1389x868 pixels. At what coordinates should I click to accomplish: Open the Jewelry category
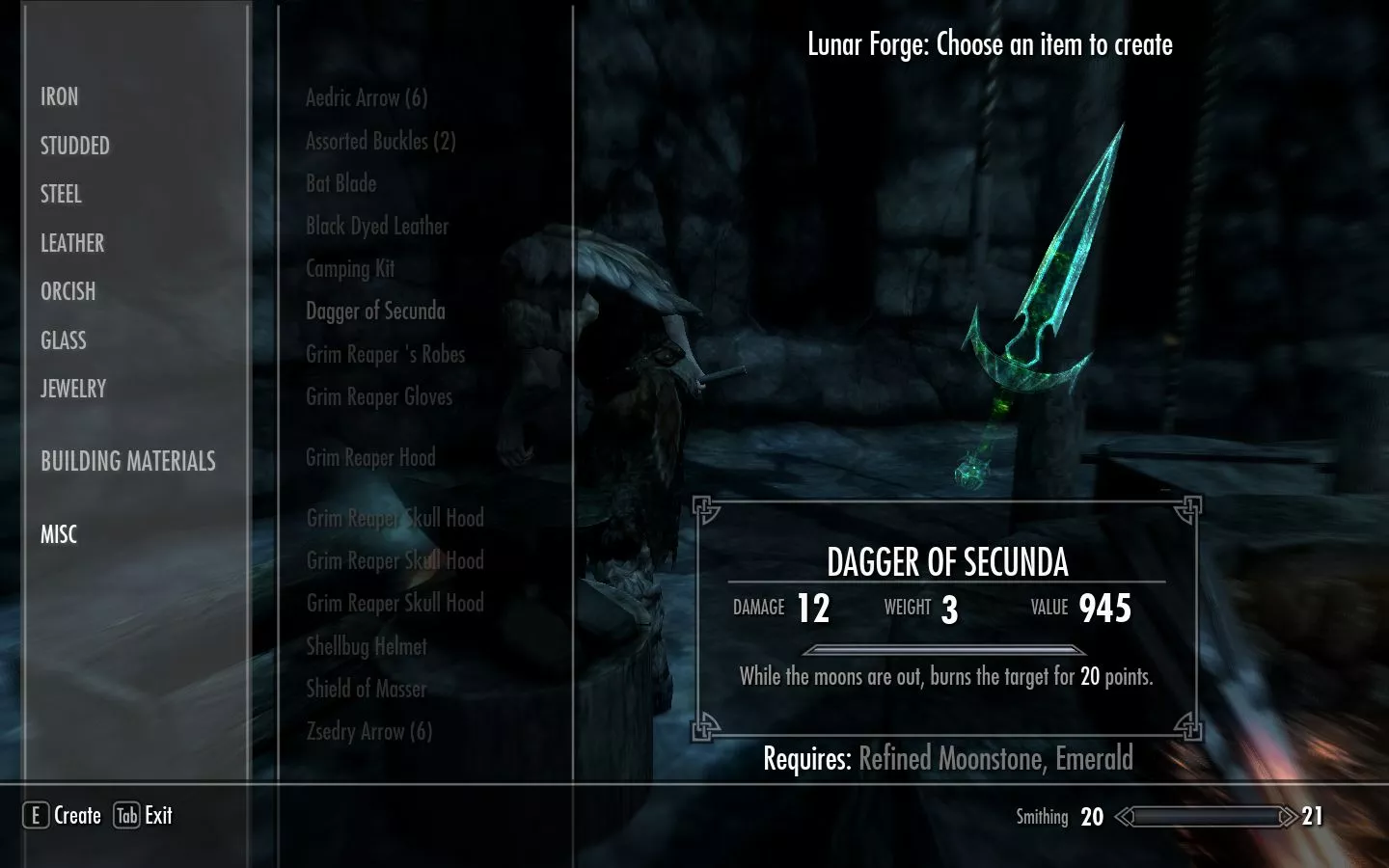point(73,389)
